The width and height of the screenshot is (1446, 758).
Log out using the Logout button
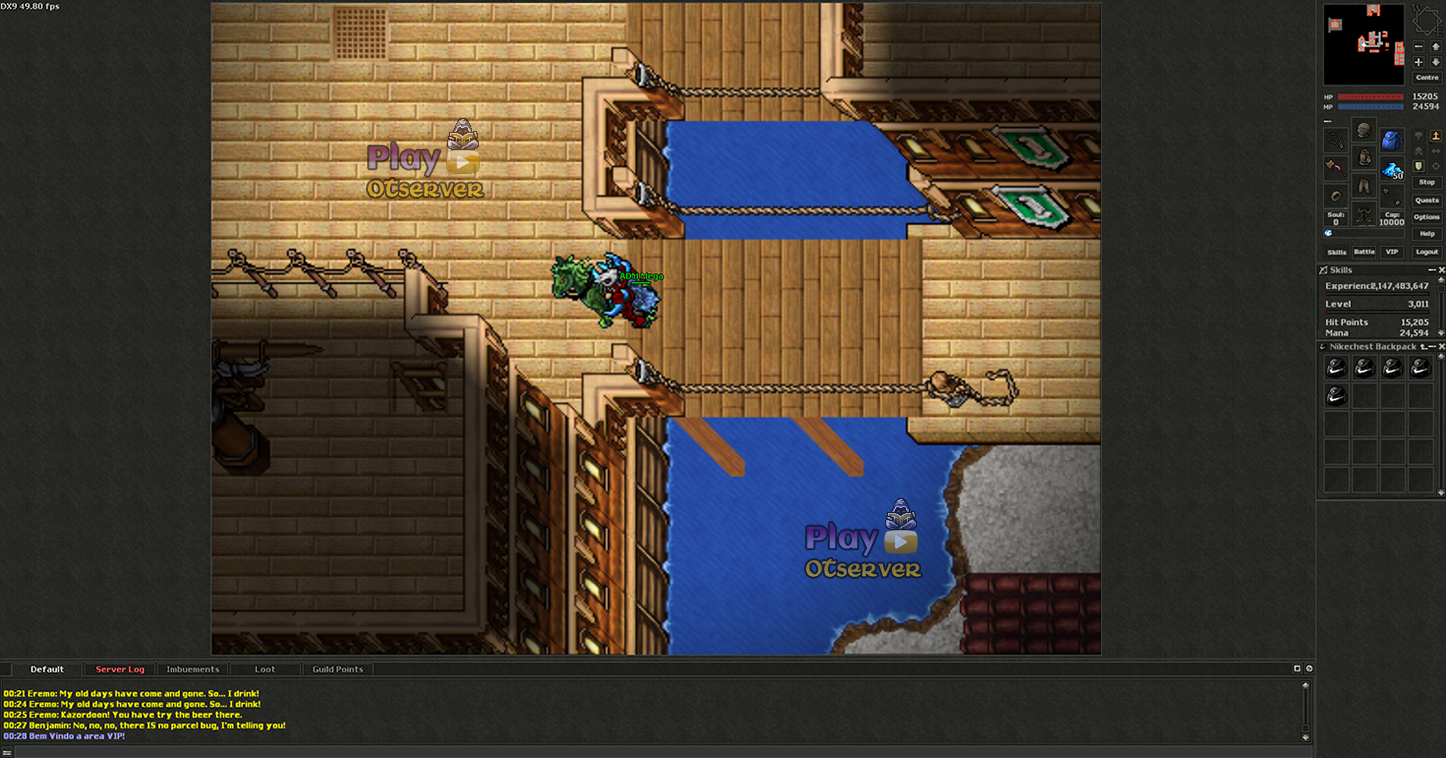1427,252
